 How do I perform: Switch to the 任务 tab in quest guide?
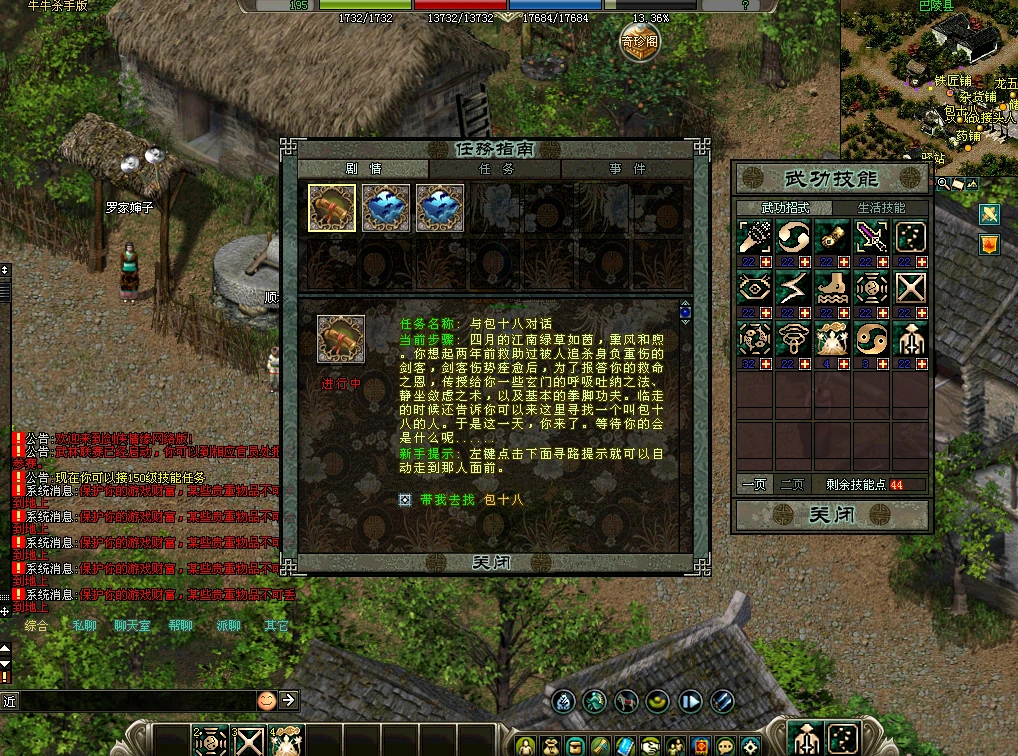click(495, 170)
